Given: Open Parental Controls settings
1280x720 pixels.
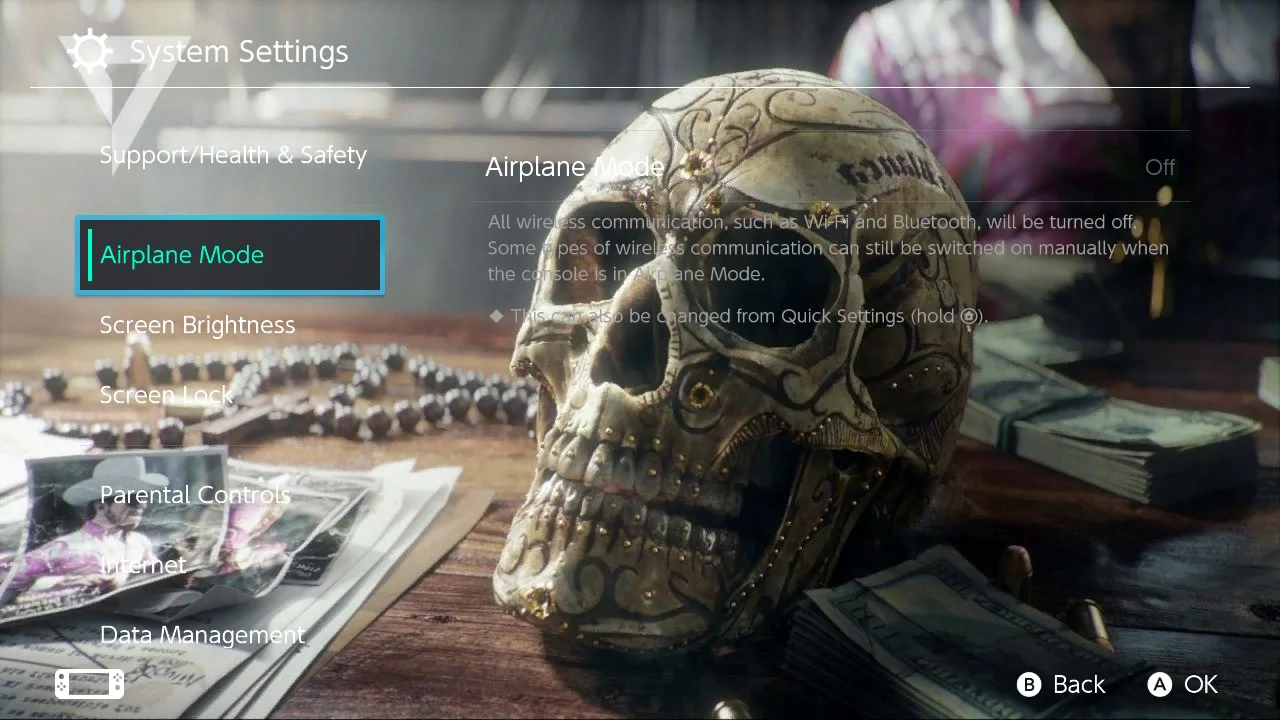Looking at the screenshot, I should pos(195,495).
